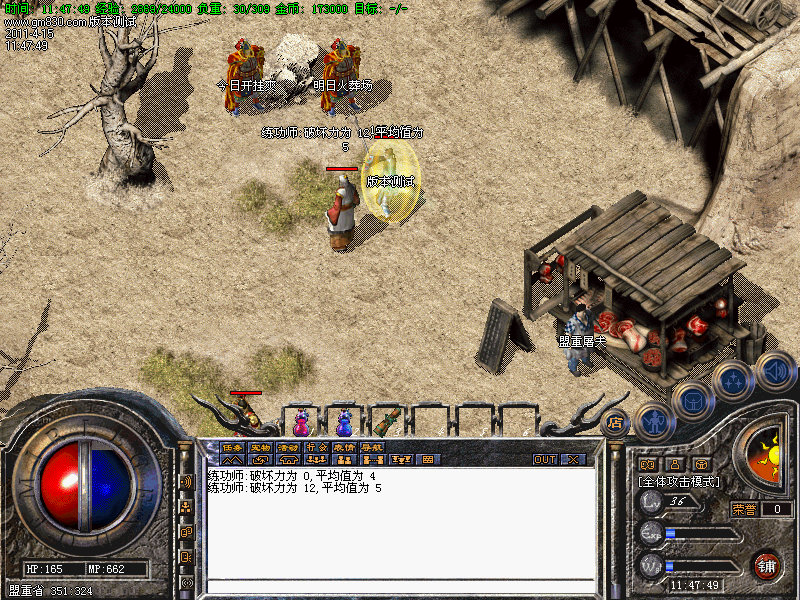The width and height of the screenshot is (800, 600).
Task: Open the 导航 navigation tab
Action: click(x=372, y=447)
